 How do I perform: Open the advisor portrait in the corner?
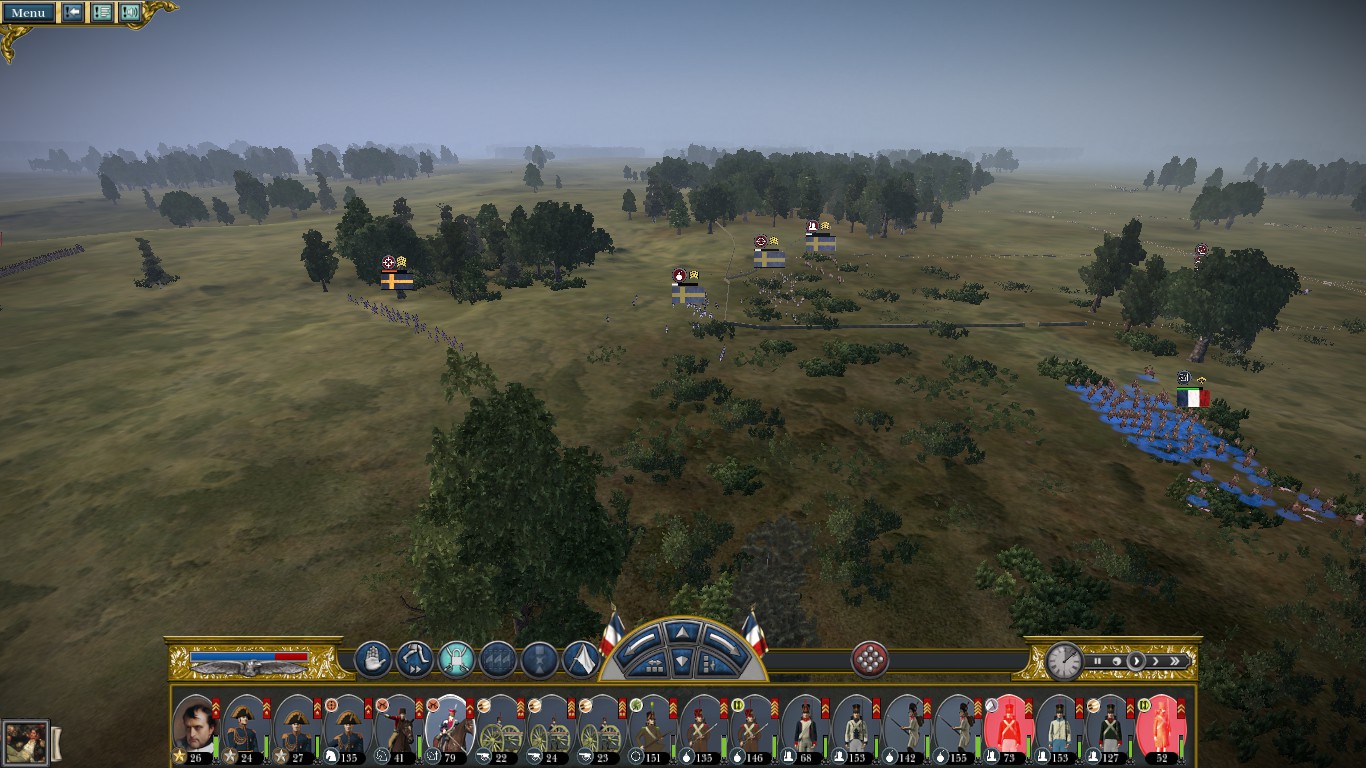pyautogui.click(x=25, y=742)
